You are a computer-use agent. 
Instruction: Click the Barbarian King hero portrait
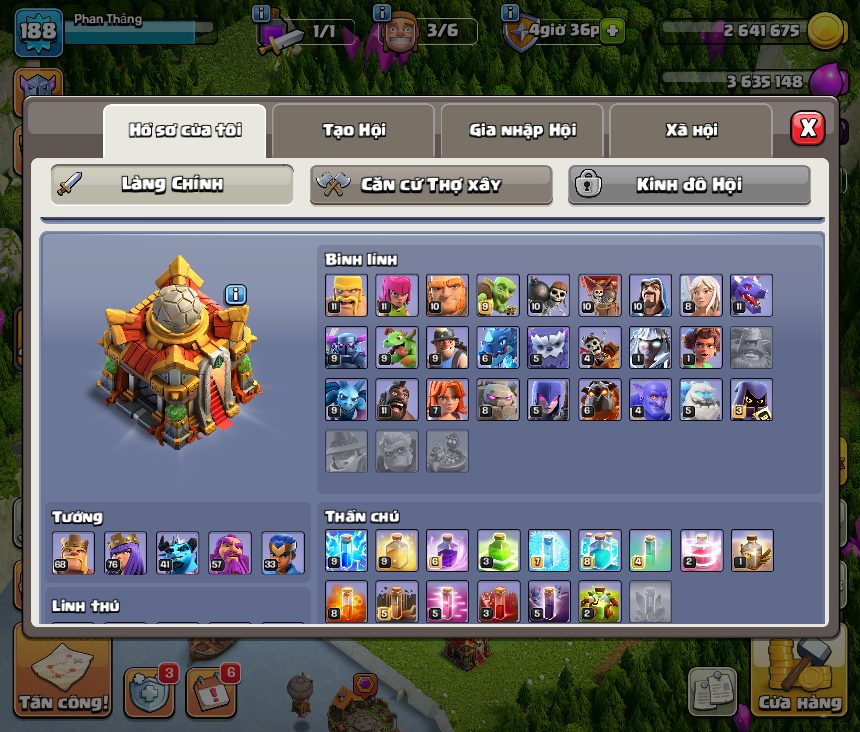pyautogui.click(x=73, y=552)
